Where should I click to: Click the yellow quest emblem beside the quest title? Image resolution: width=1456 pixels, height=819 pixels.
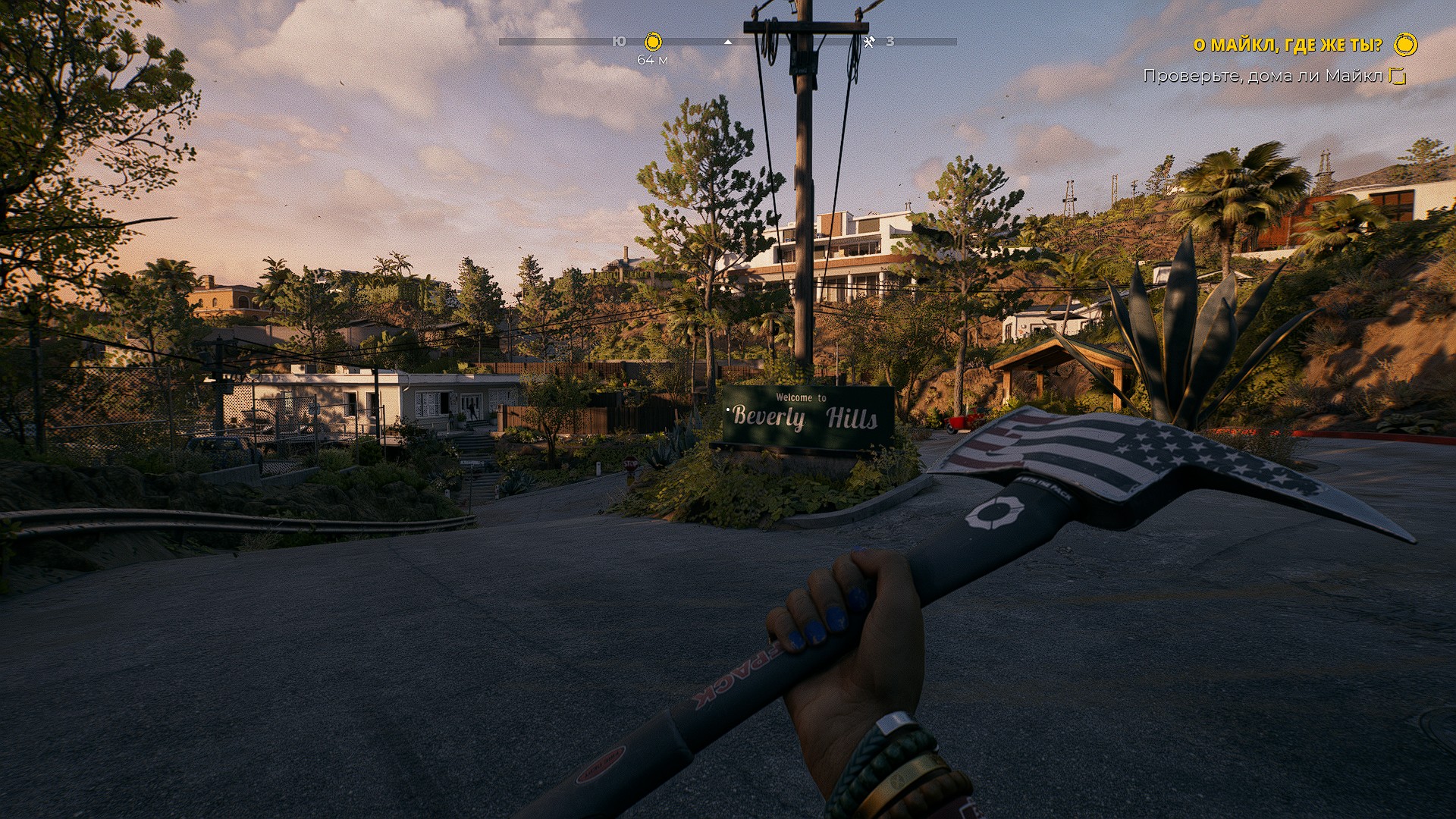coord(1405,45)
